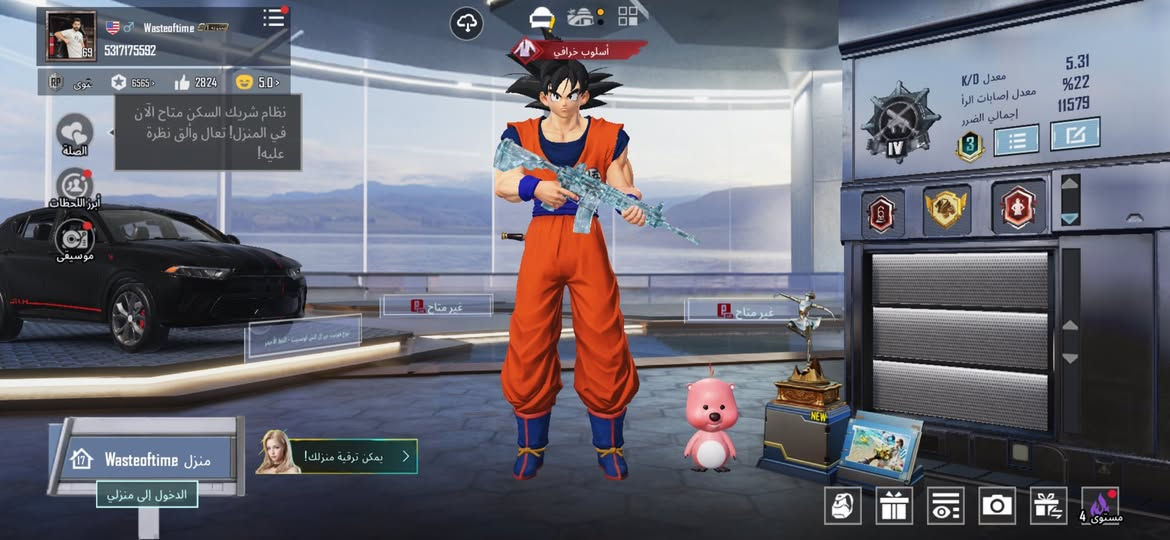Toggle the eye visibility settings icon
The height and width of the screenshot is (540, 1170).
tap(945, 505)
